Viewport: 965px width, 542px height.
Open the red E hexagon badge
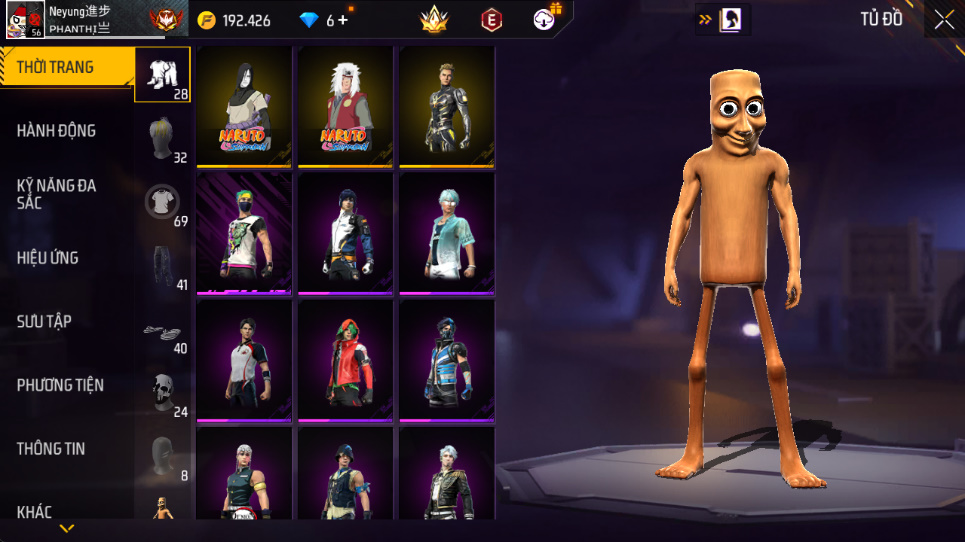[491, 19]
